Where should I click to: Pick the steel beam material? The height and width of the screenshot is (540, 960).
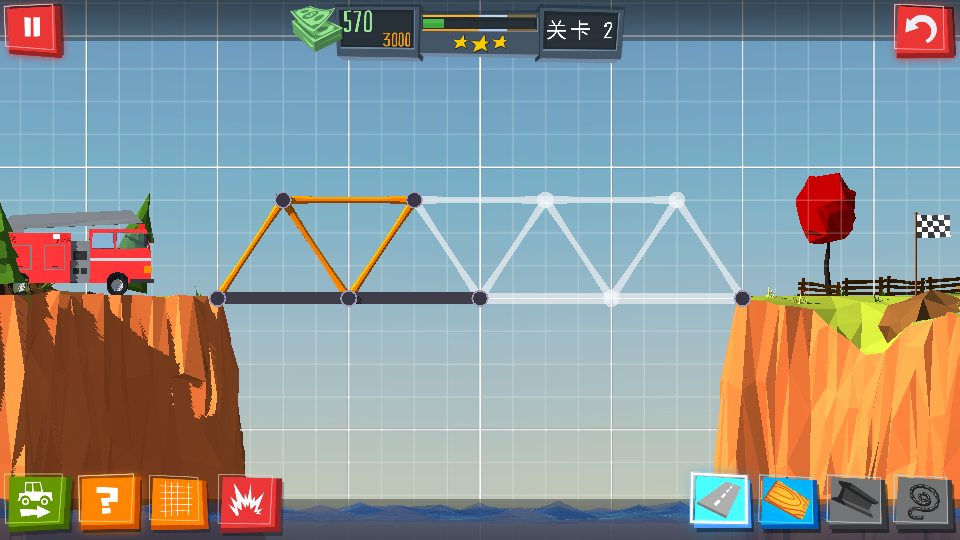point(856,501)
